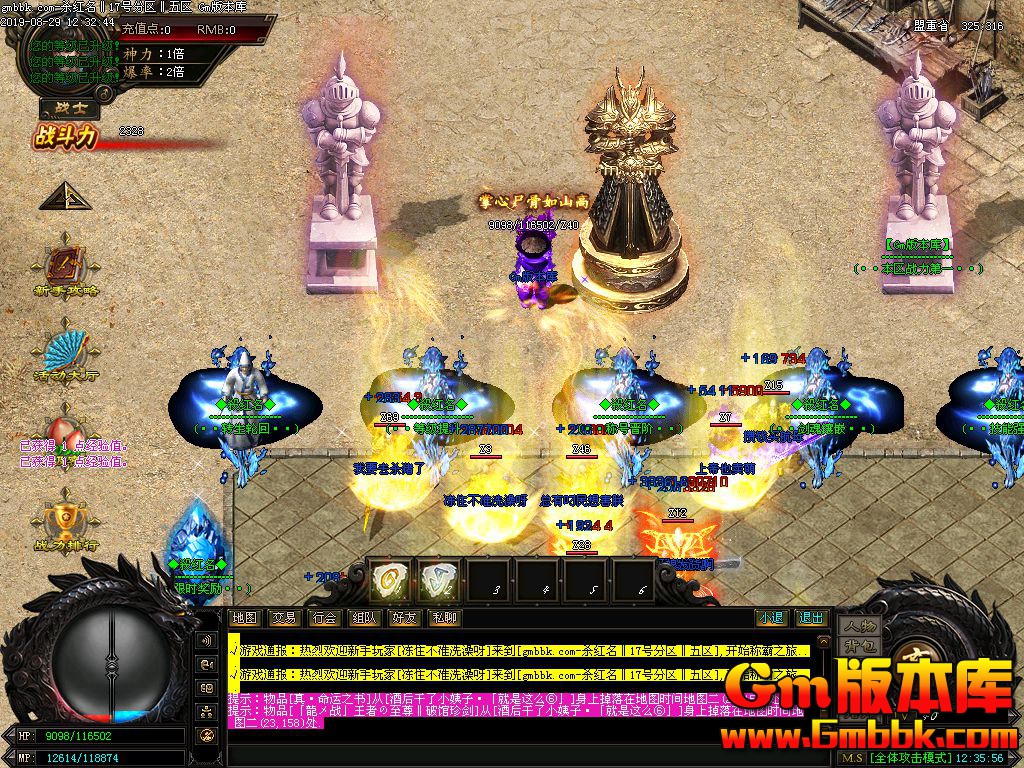The image size is (1024, 768).
Task: Open the 私聊 private chat
Action: [444, 618]
